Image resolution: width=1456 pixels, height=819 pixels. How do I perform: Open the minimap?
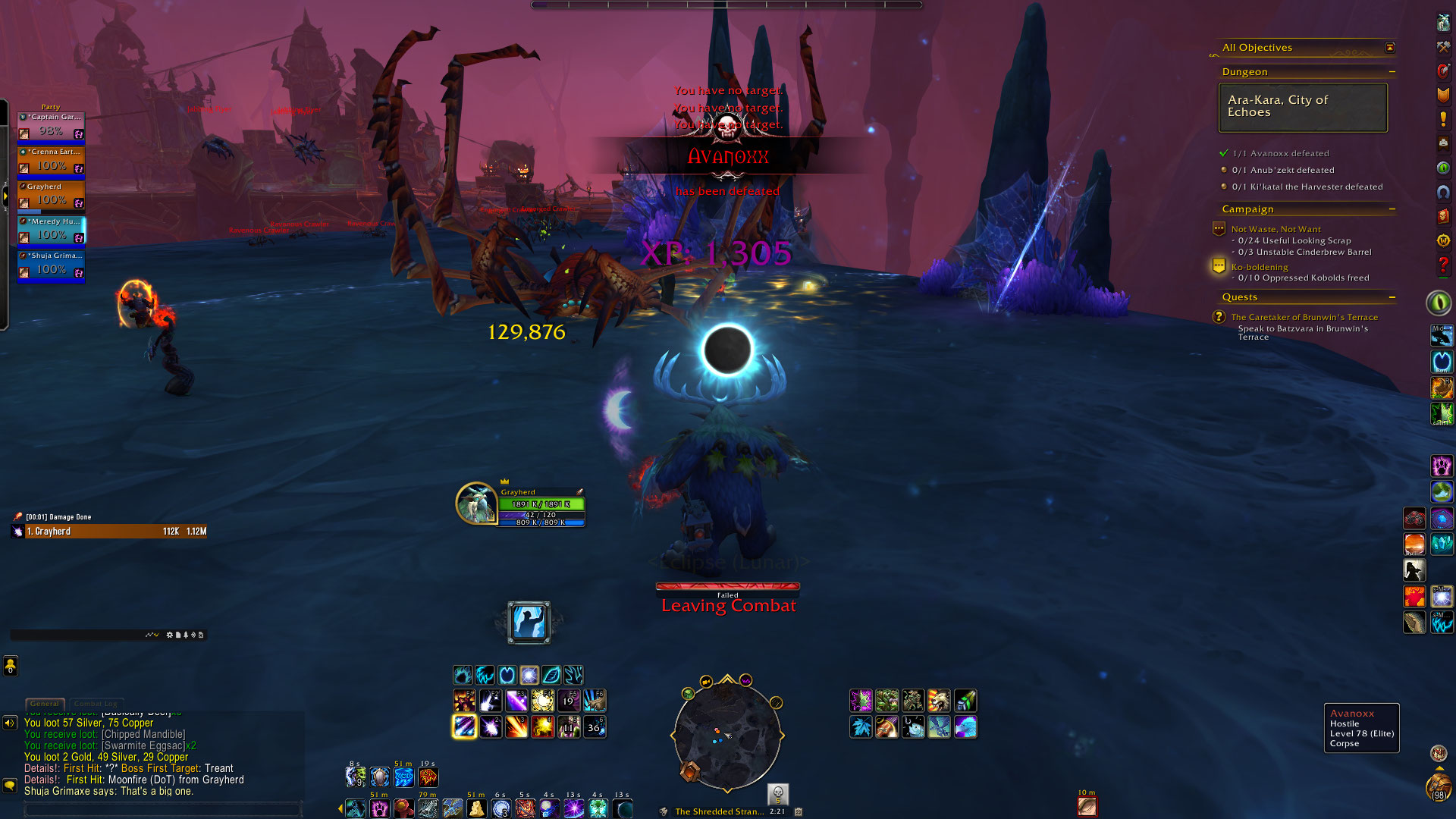pyautogui.click(x=726, y=734)
